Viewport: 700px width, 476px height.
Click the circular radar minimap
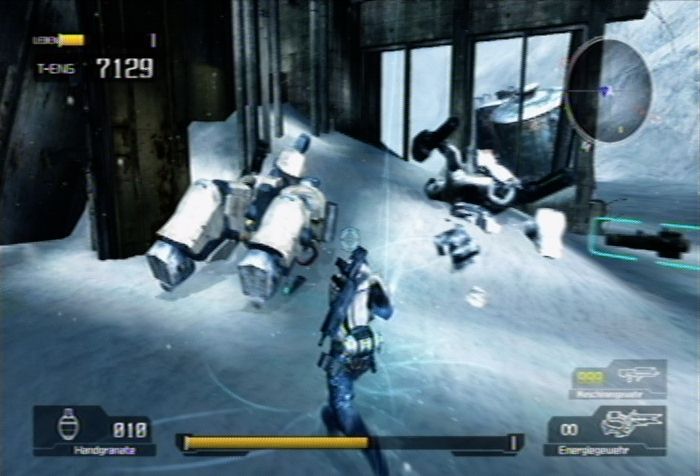click(607, 89)
